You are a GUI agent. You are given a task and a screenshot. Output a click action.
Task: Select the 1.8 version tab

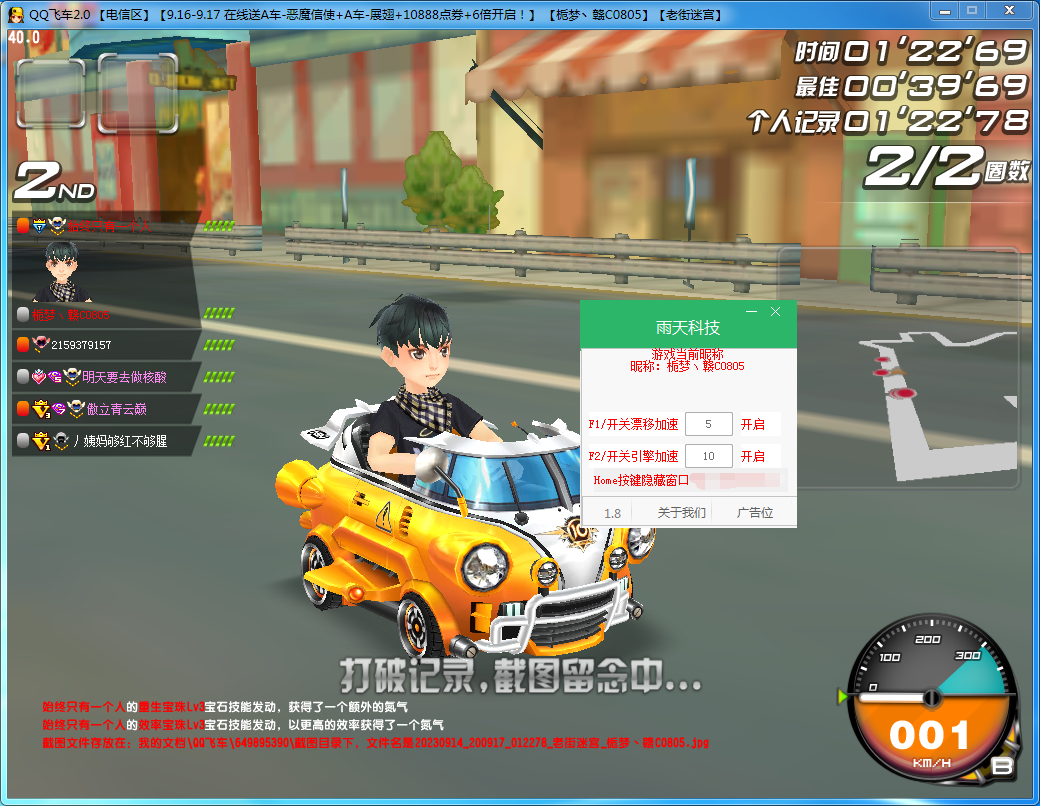(x=612, y=513)
